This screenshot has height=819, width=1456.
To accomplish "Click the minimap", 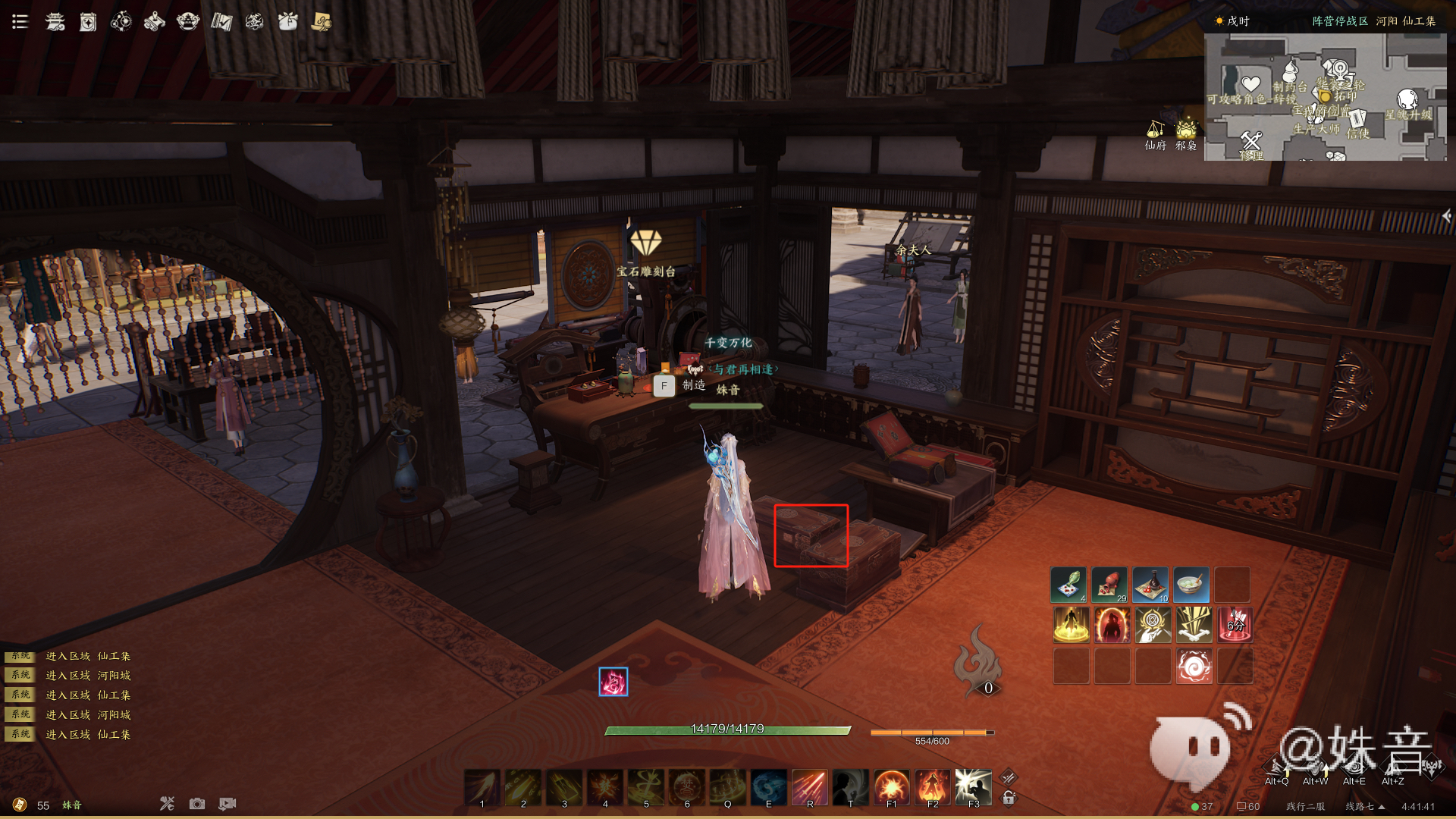I will [1325, 96].
